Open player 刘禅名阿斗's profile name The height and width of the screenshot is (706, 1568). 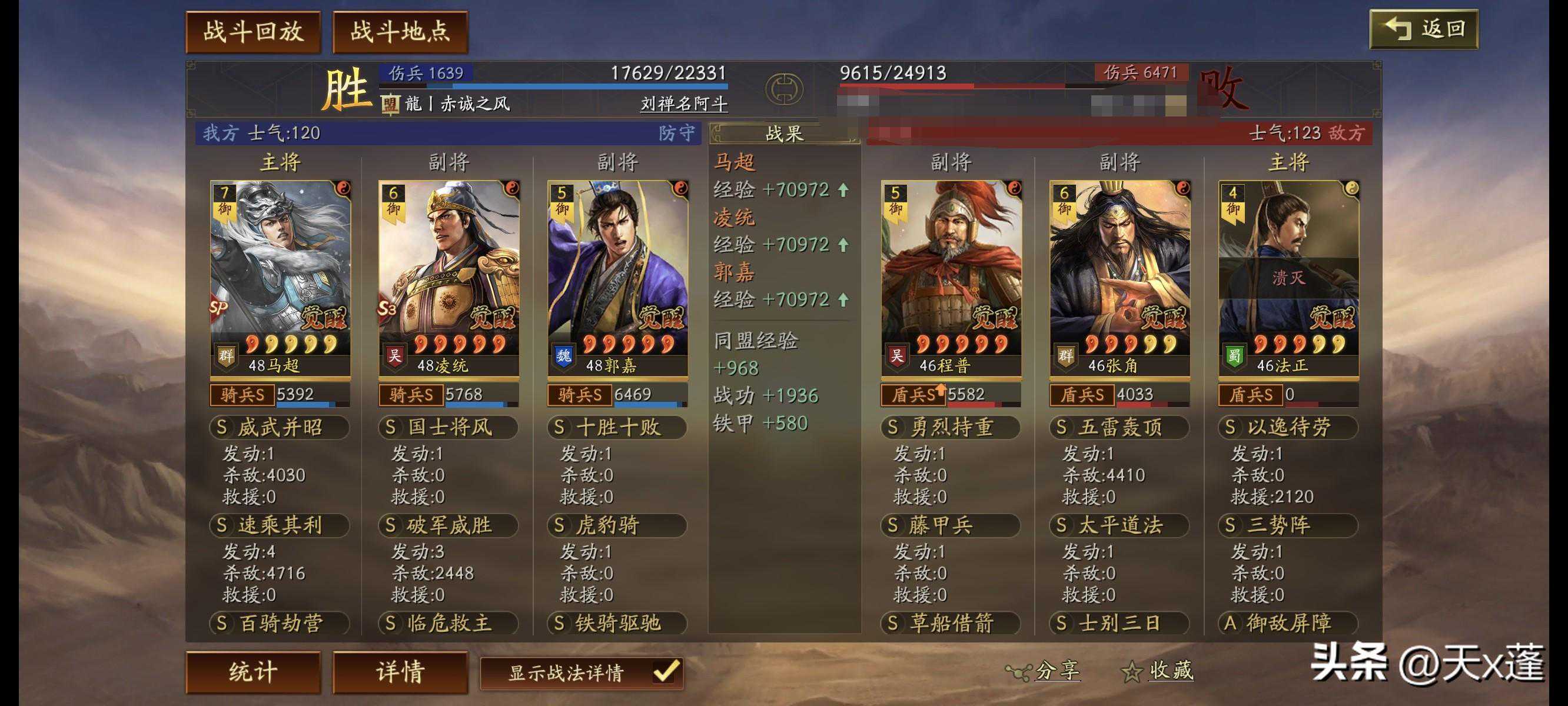pos(683,104)
